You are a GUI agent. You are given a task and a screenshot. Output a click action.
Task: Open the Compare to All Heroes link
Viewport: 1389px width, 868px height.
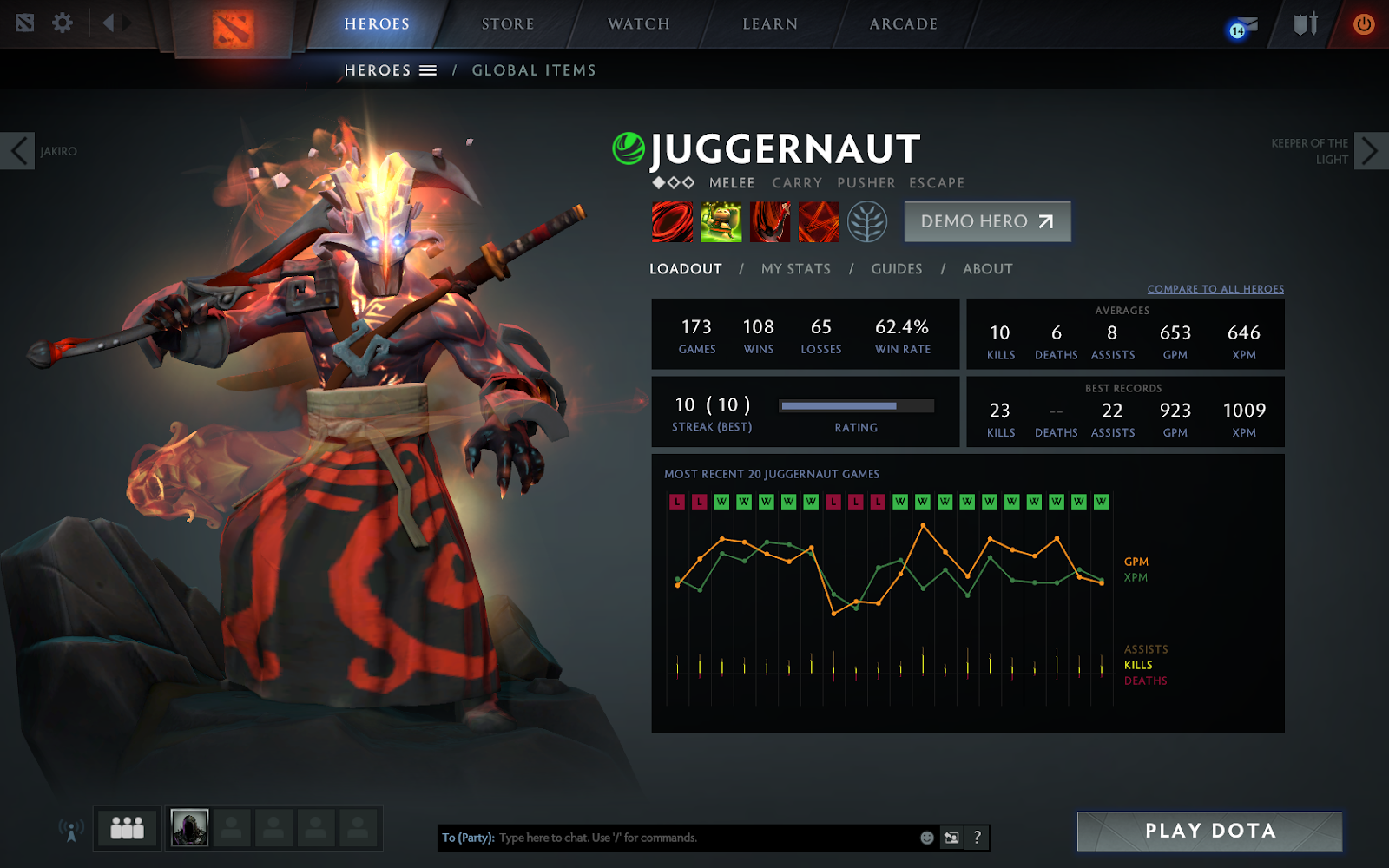tap(1215, 289)
